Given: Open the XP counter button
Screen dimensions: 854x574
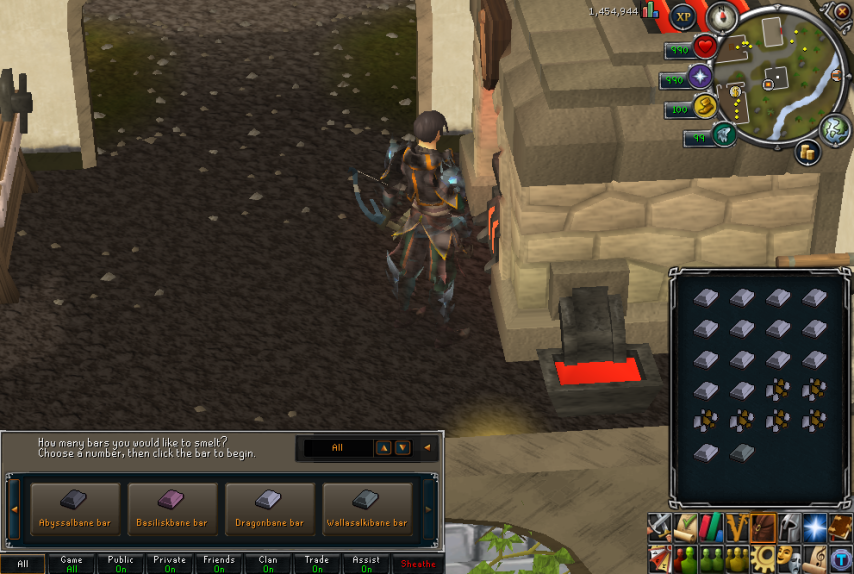Looking at the screenshot, I should point(684,16).
